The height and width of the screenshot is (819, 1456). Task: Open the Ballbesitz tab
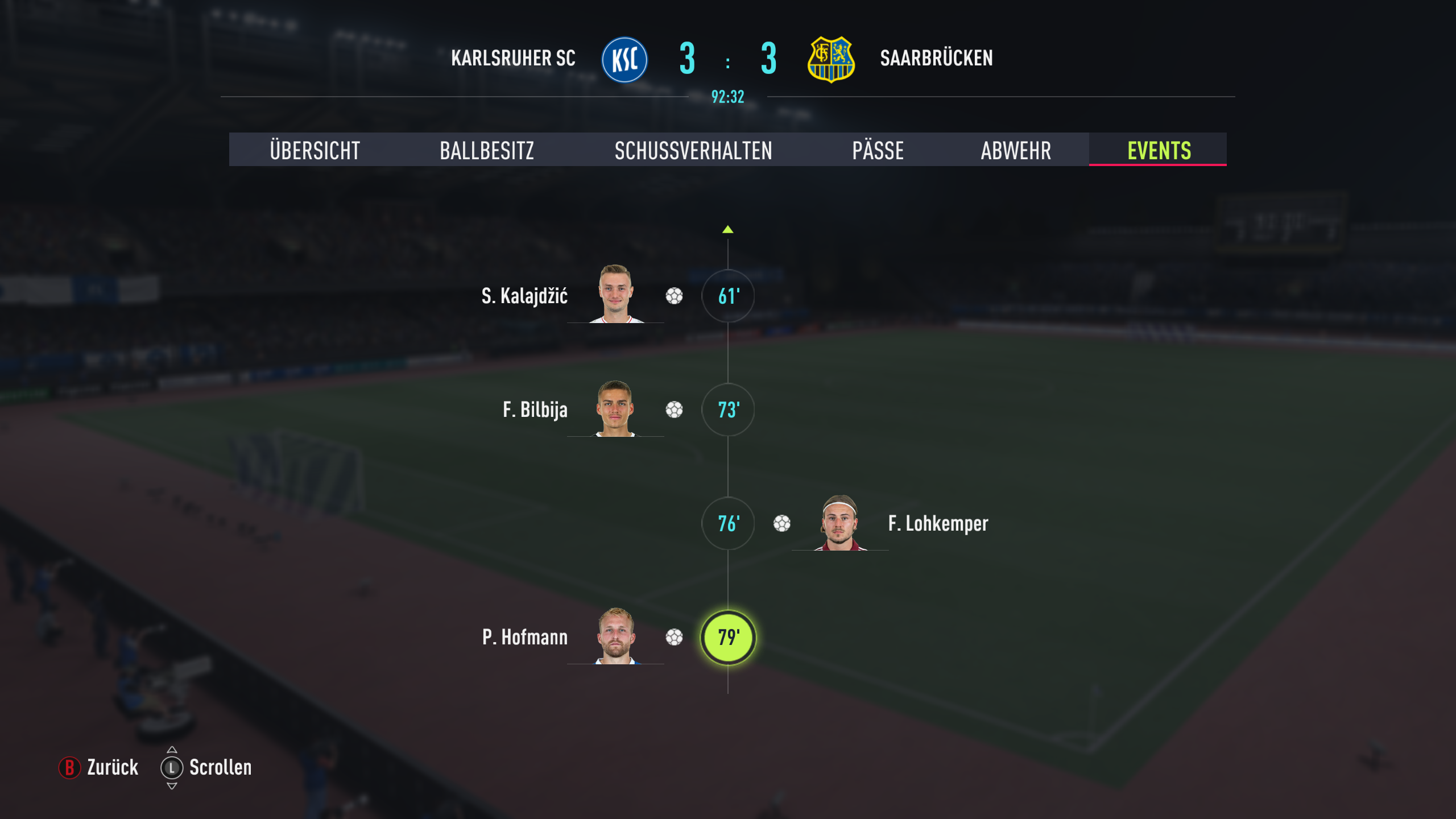click(x=487, y=150)
